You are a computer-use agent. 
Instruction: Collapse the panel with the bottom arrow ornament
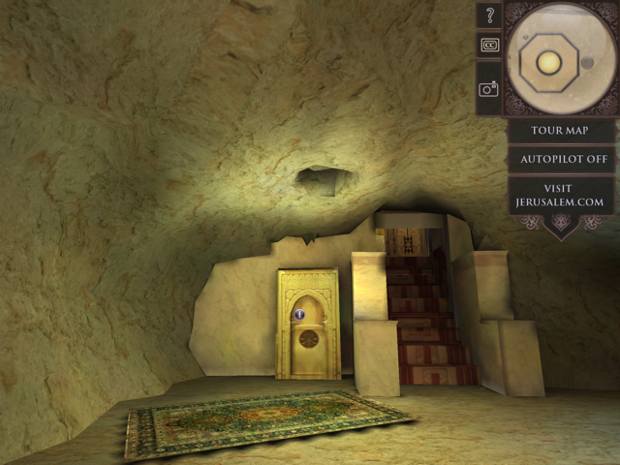(x=560, y=227)
